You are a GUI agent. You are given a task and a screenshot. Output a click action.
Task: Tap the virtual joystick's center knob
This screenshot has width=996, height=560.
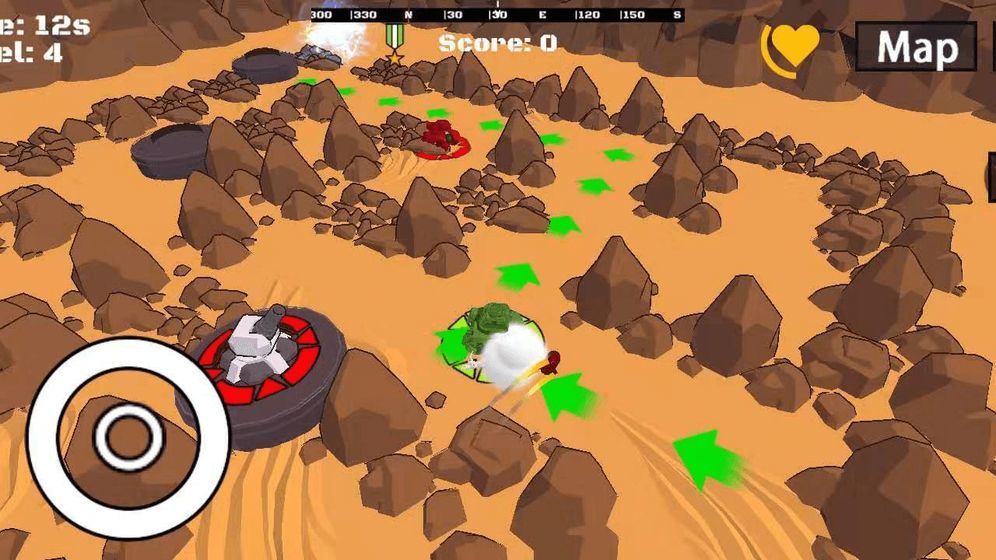[x=128, y=437]
